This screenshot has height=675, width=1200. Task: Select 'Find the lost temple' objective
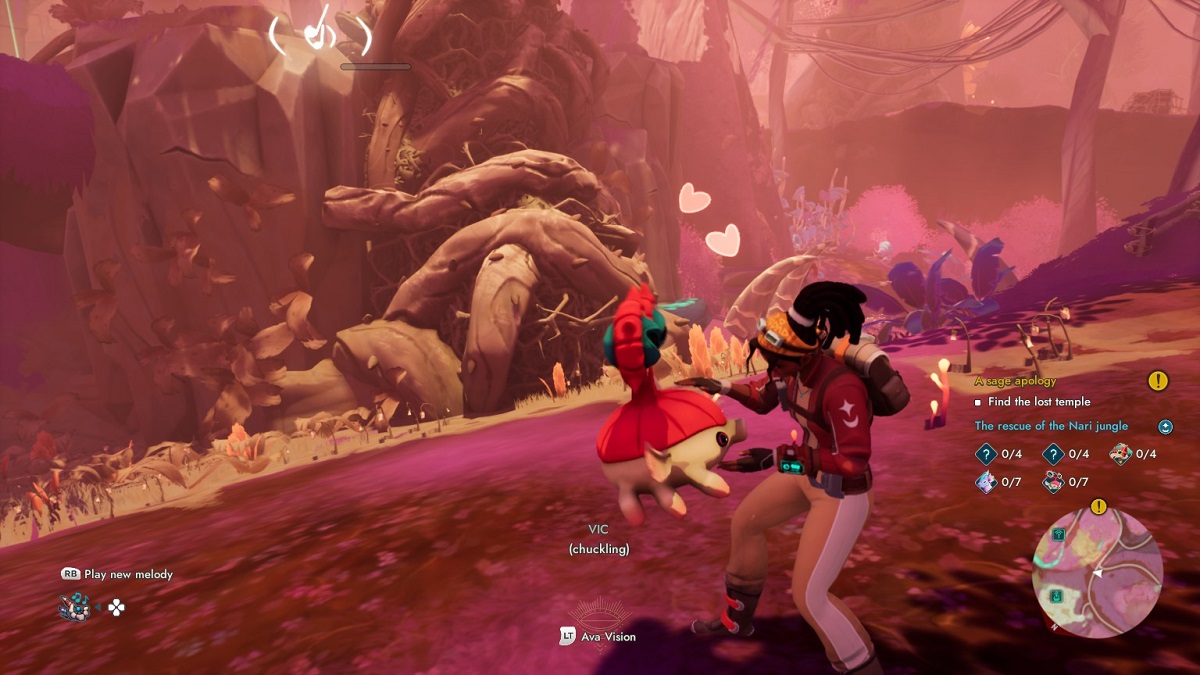[1038, 402]
